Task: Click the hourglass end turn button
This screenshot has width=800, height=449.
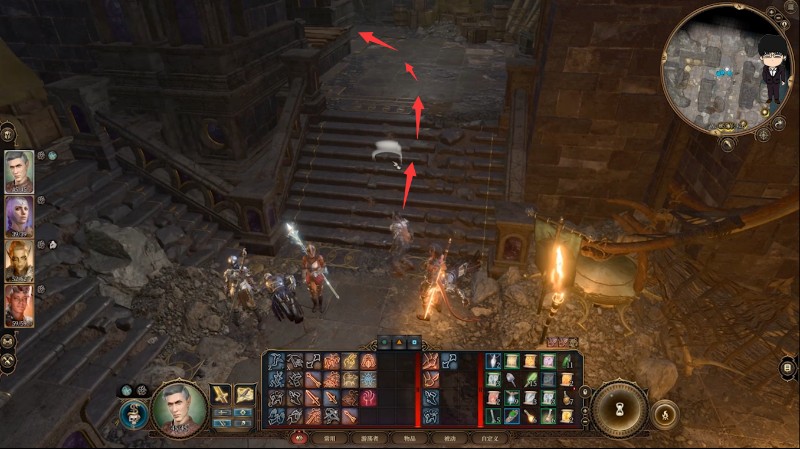Action: [x=617, y=408]
